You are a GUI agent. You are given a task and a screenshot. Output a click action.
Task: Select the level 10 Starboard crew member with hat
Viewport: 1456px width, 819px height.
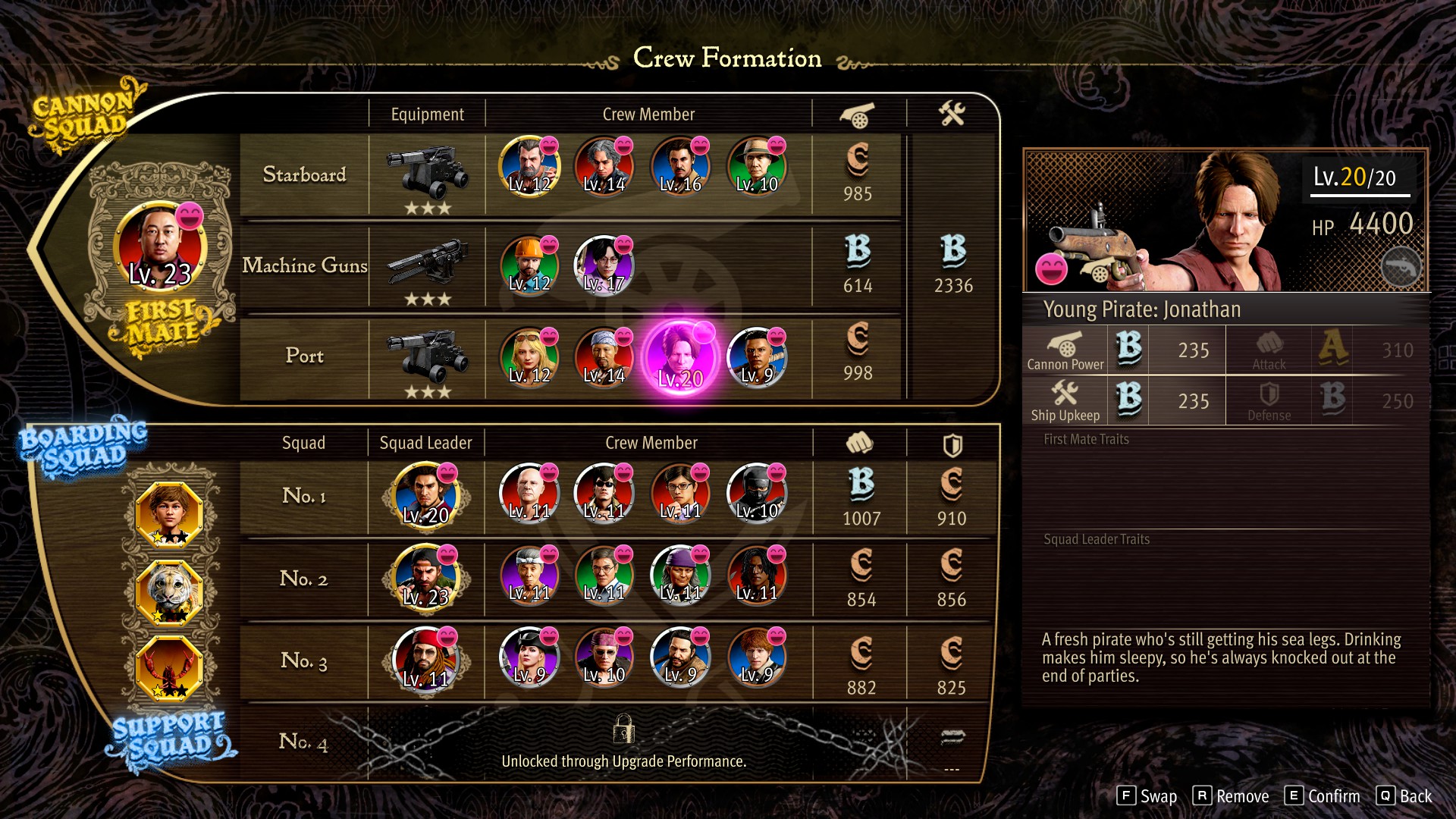pyautogui.click(x=756, y=165)
